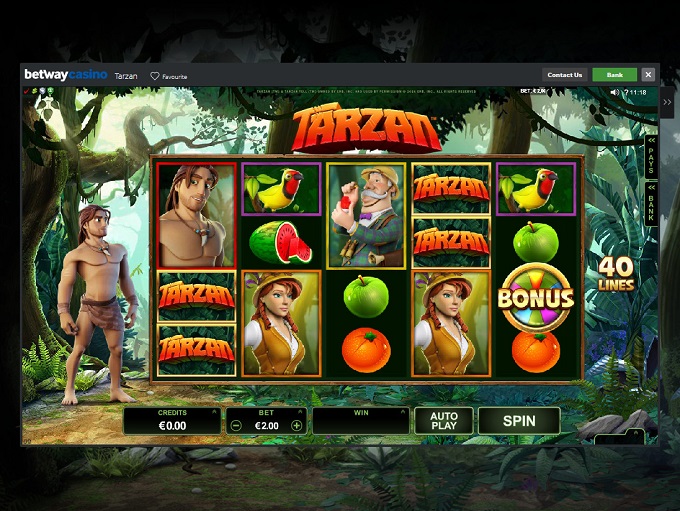Viewport: 680px width, 511px height.
Task: Close the game window with X
Action: click(648, 75)
